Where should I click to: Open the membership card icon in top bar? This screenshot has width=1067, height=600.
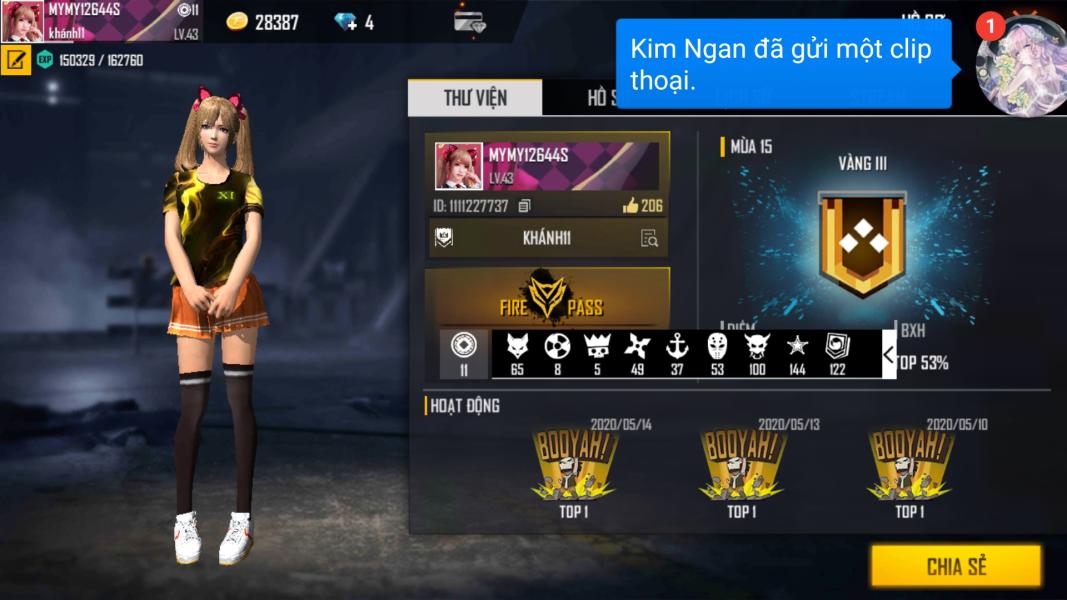click(469, 22)
